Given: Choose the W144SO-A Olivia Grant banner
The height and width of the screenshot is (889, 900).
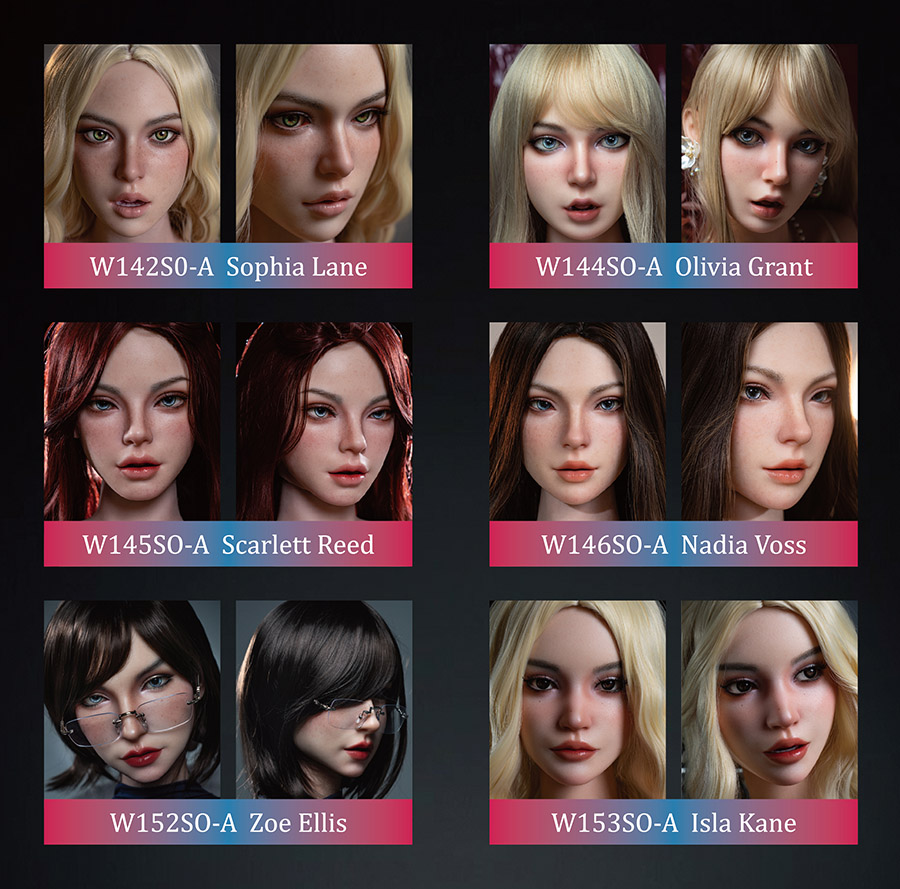Looking at the screenshot, I should (673, 266).
